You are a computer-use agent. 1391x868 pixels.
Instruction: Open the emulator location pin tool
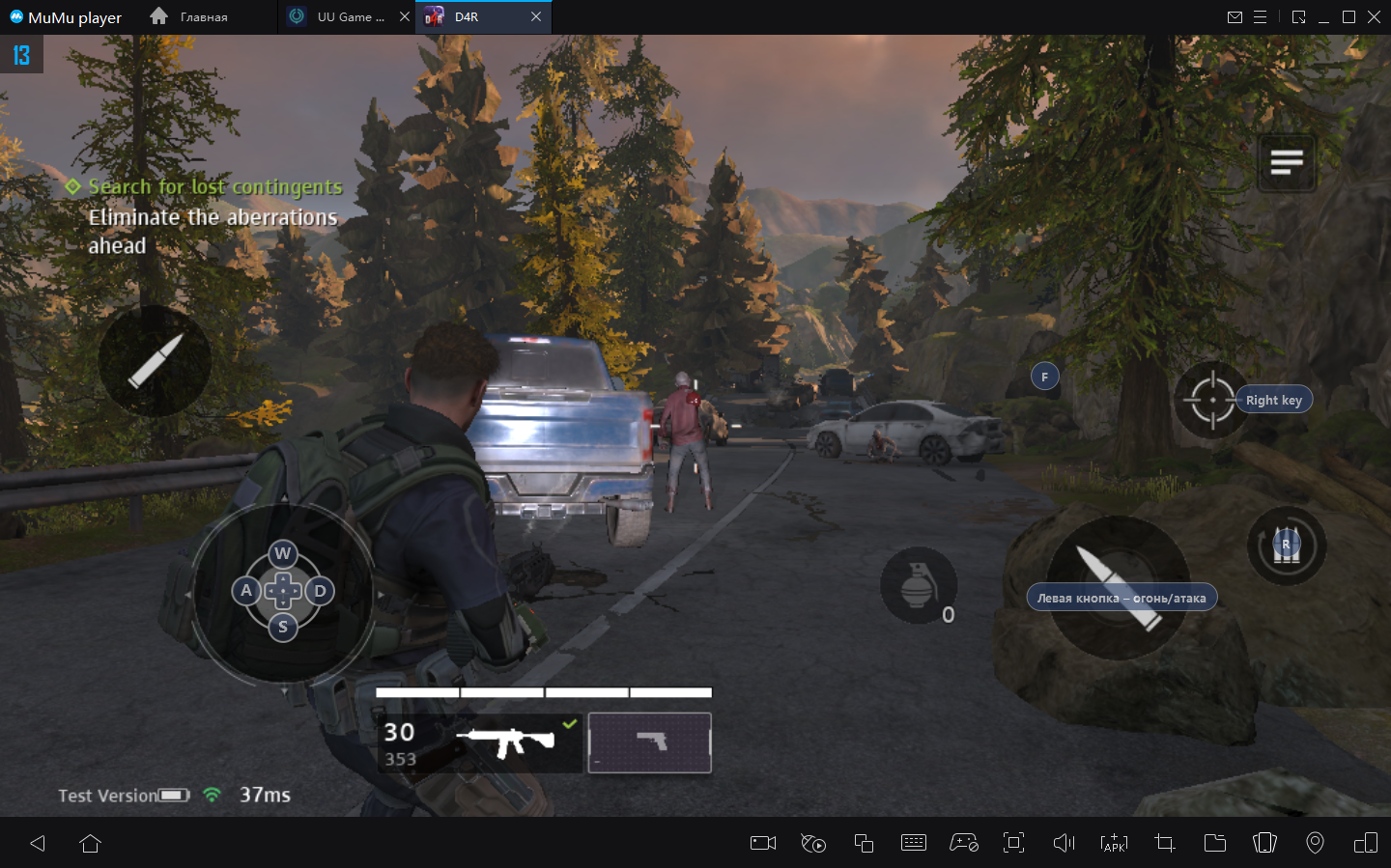[1315, 843]
